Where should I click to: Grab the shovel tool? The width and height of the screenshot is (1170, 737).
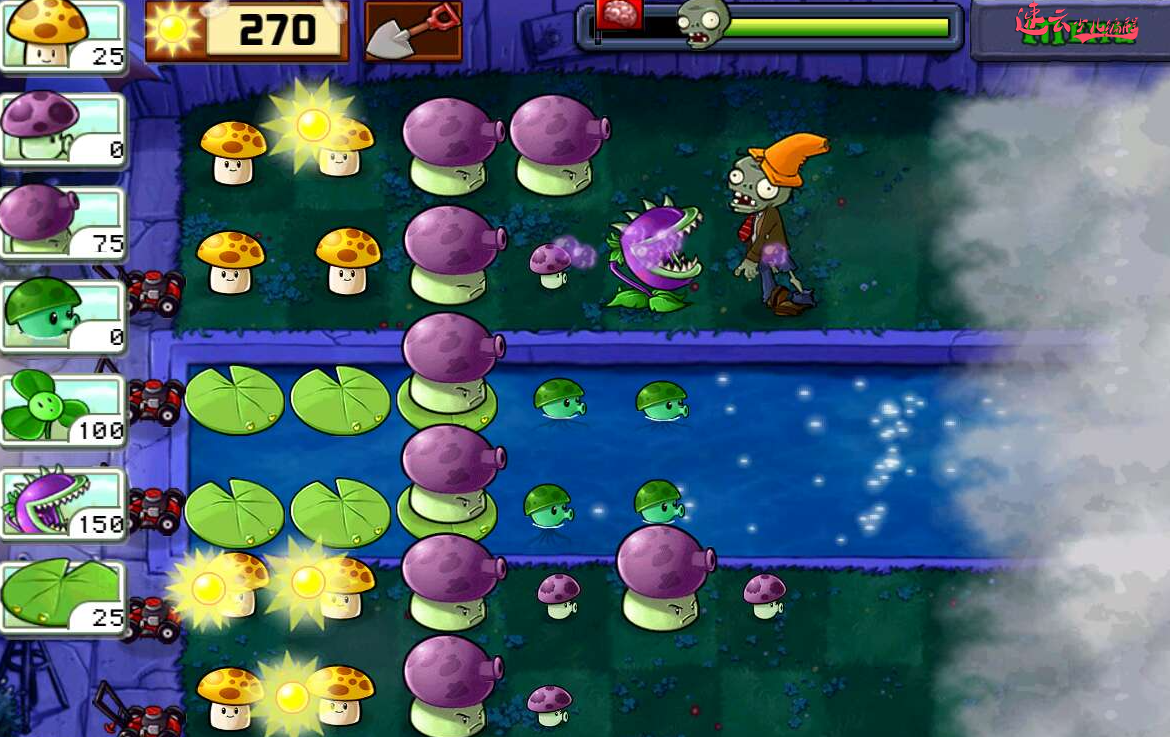pos(413,31)
